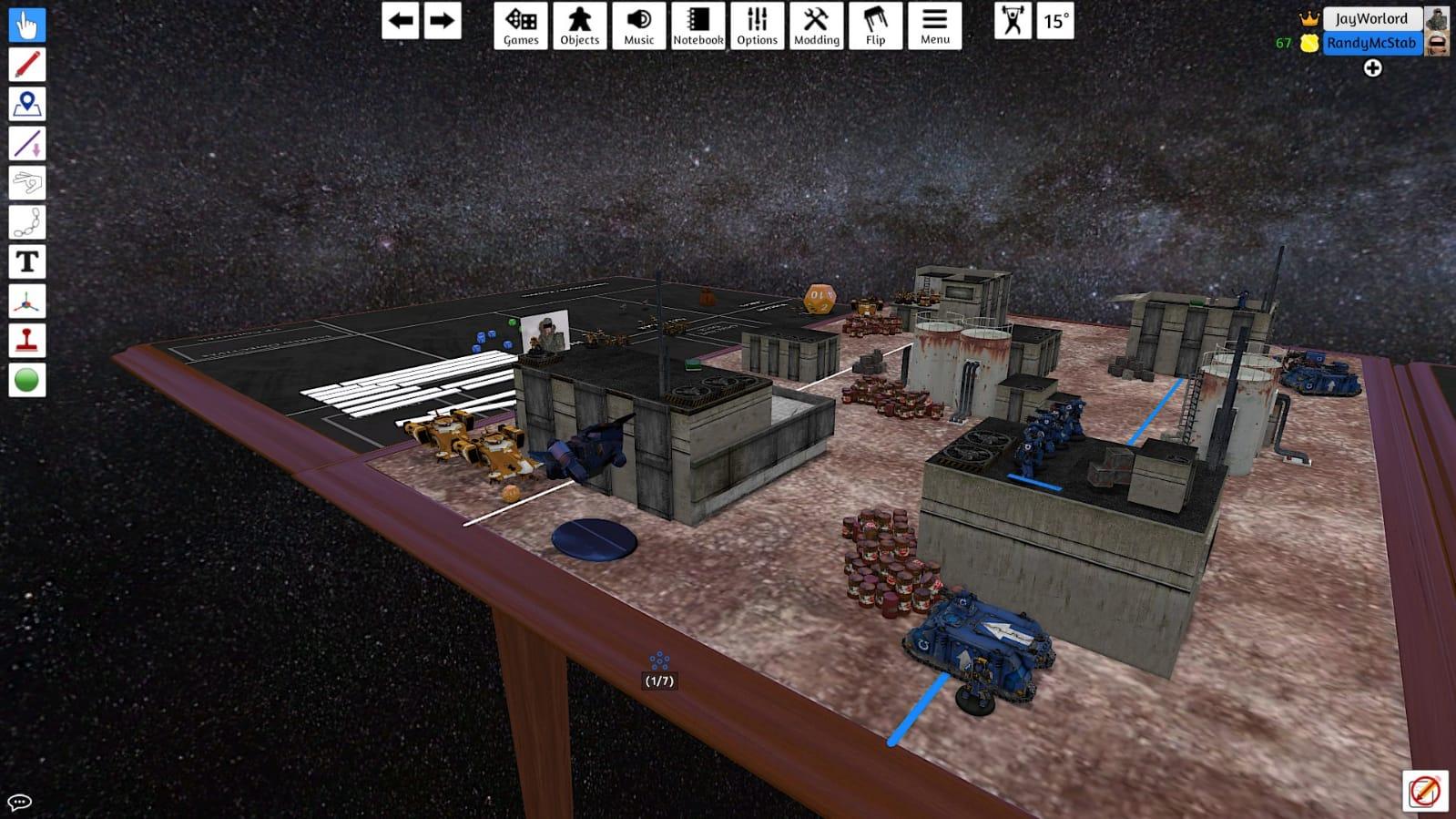Enable the Gizmo tool
Screen dimensions: 1456x819
pyautogui.click(x=26, y=301)
